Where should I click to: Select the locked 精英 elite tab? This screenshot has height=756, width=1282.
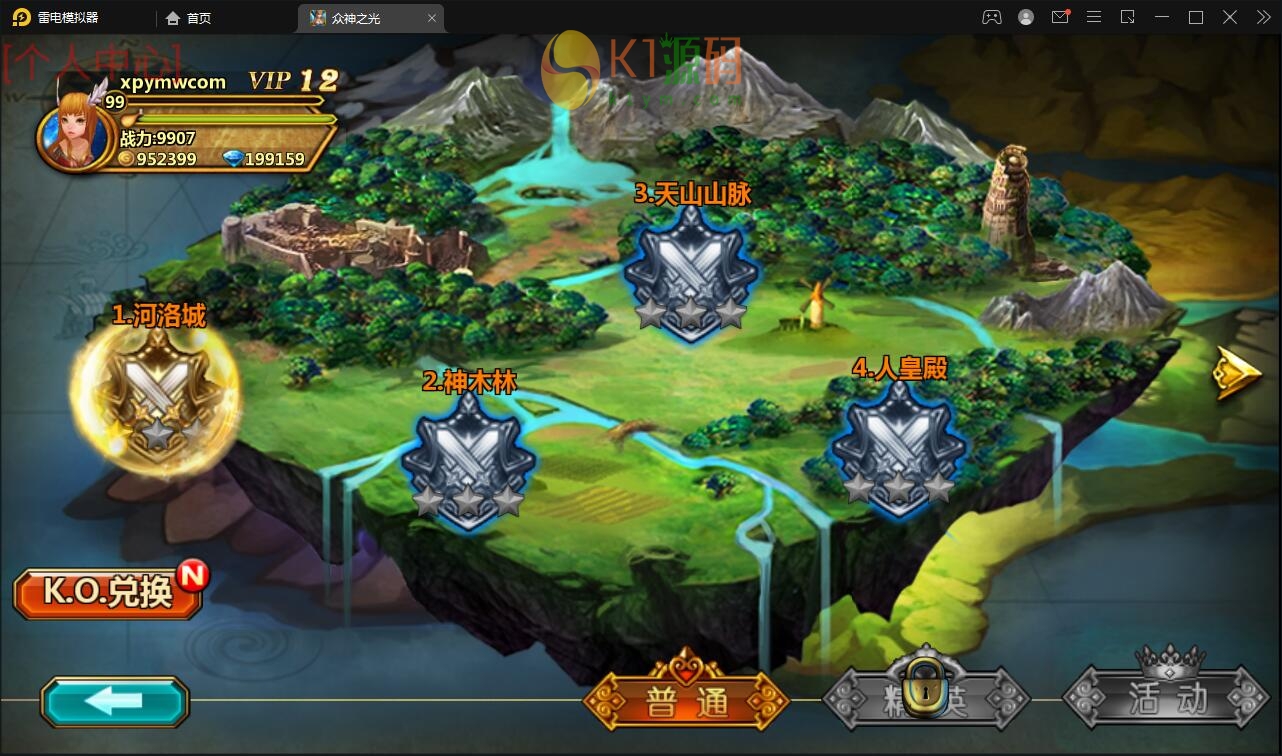pos(926,697)
